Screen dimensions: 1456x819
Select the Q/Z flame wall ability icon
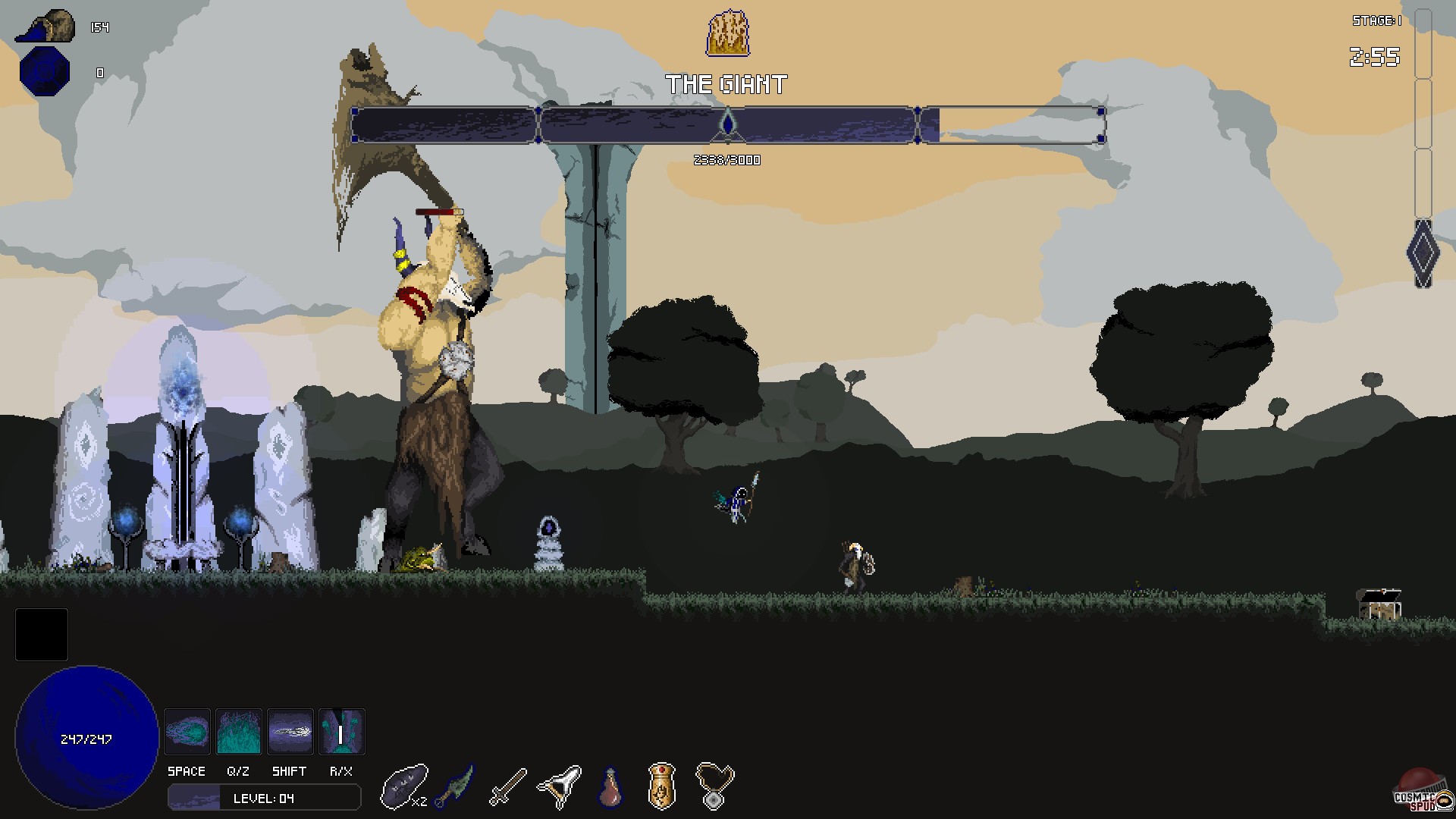[x=239, y=731]
